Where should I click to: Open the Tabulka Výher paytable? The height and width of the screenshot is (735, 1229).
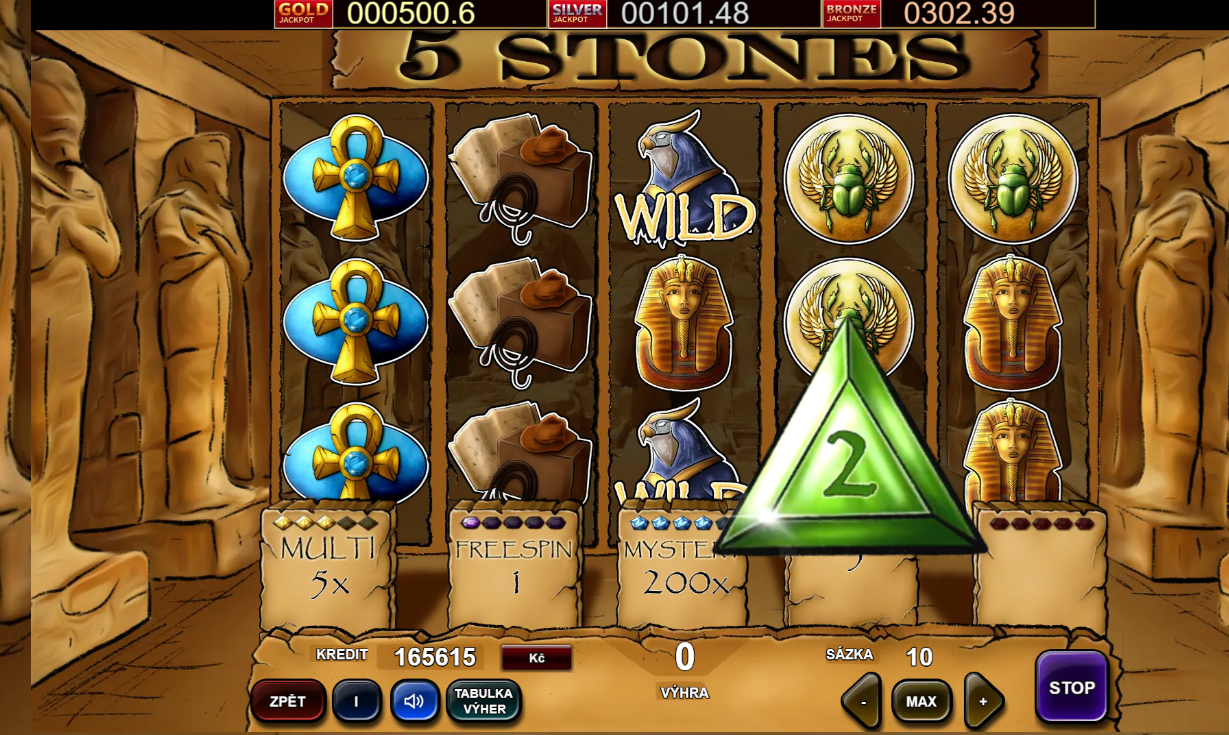[483, 701]
